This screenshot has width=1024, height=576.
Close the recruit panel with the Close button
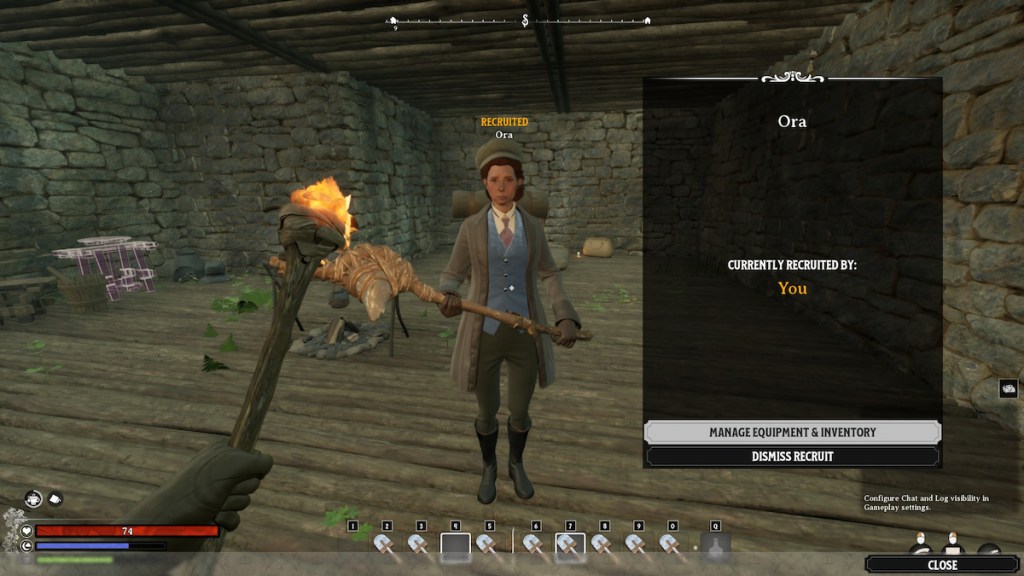tap(942, 565)
